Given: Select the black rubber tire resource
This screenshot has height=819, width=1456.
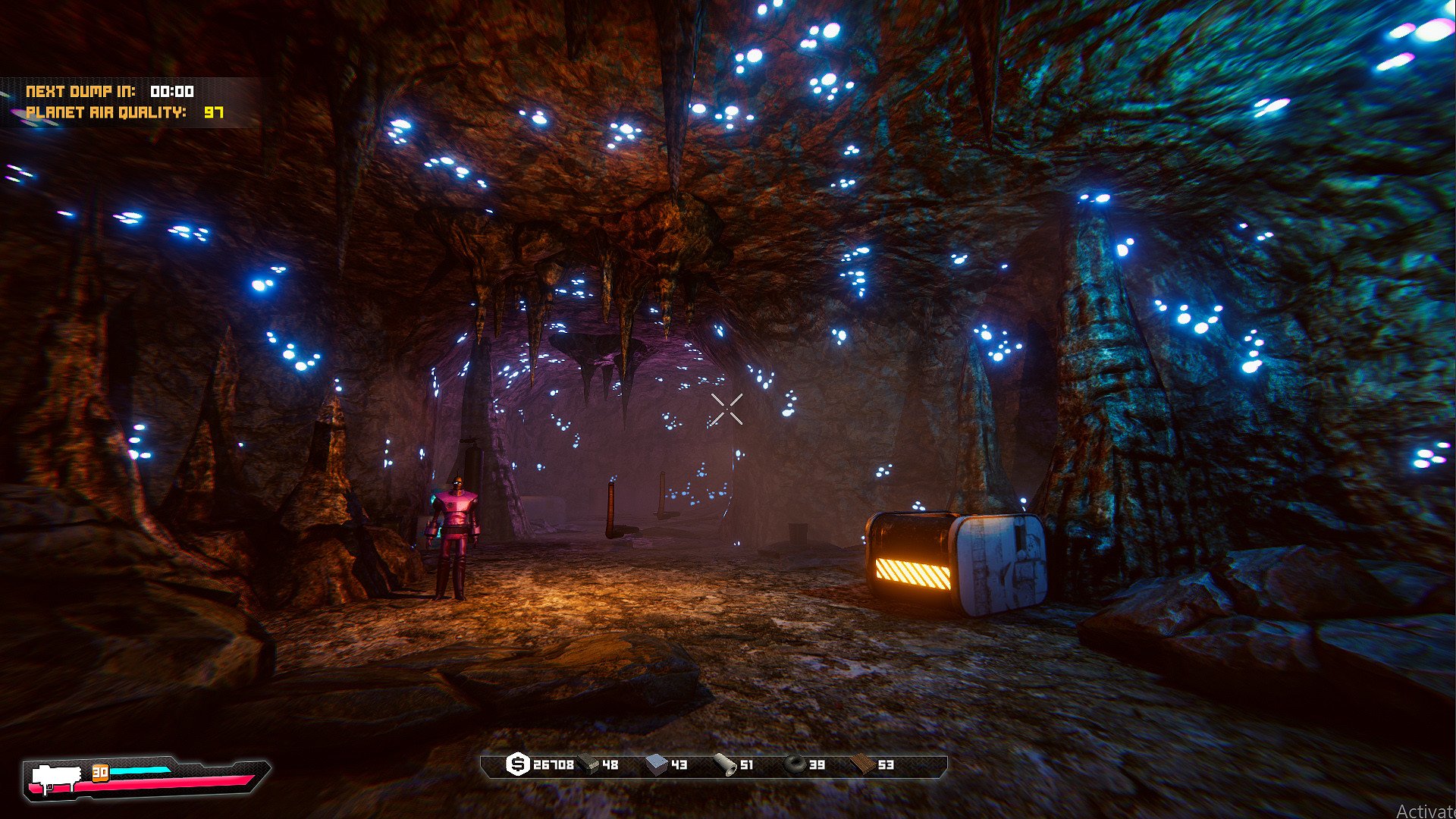Looking at the screenshot, I should tap(794, 764).
